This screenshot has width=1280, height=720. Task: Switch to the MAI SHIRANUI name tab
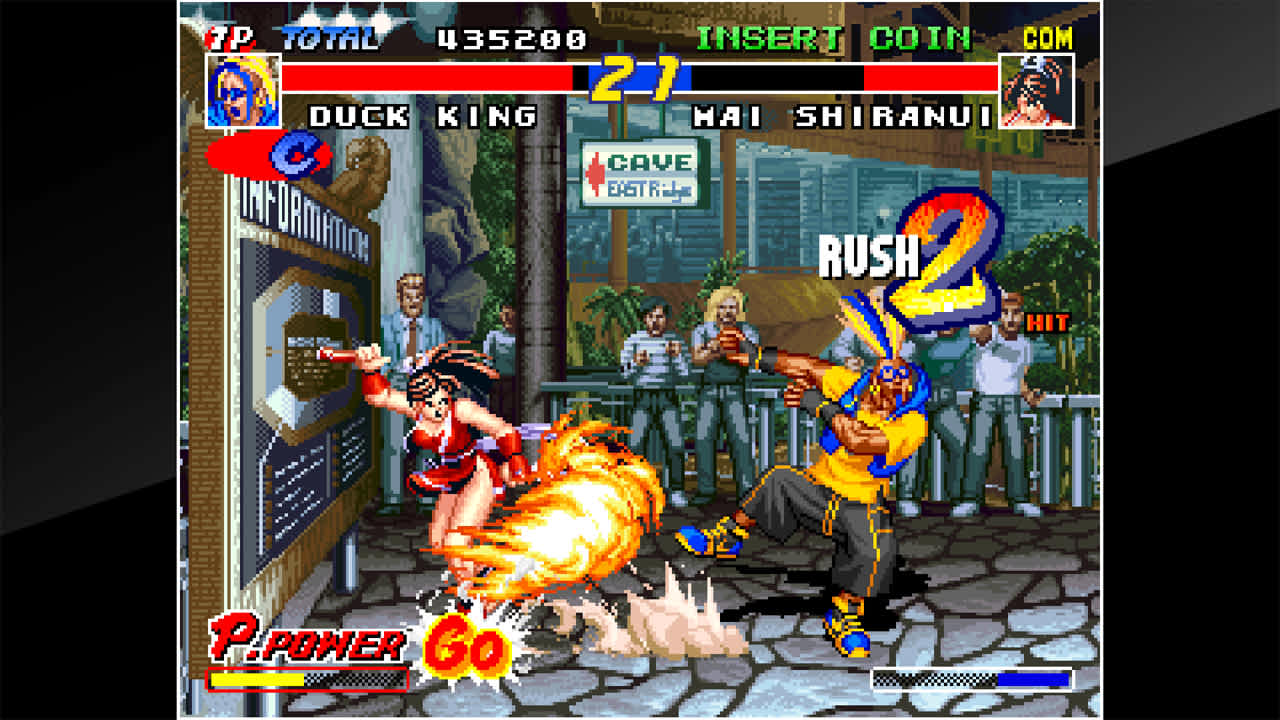[843, 117]
